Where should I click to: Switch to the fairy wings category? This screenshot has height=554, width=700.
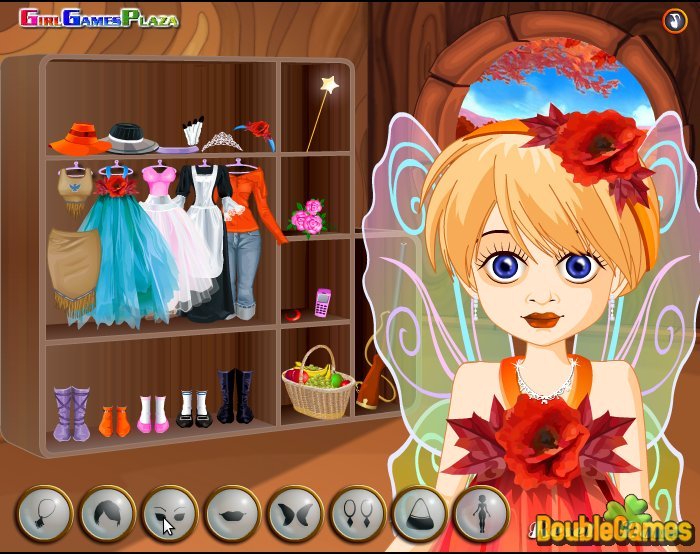click(294, 515)
